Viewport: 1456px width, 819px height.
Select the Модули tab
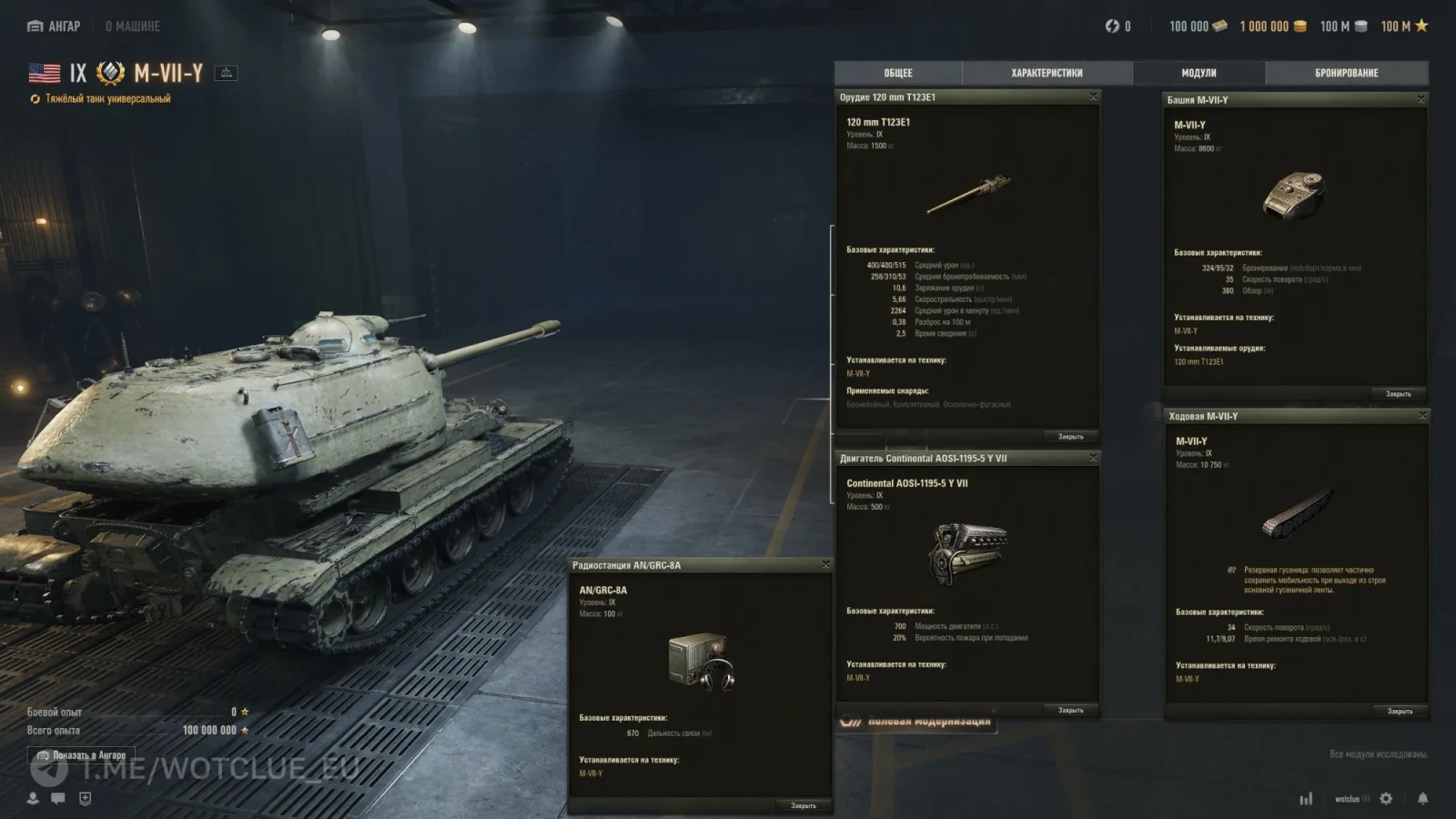(1198, 73)
